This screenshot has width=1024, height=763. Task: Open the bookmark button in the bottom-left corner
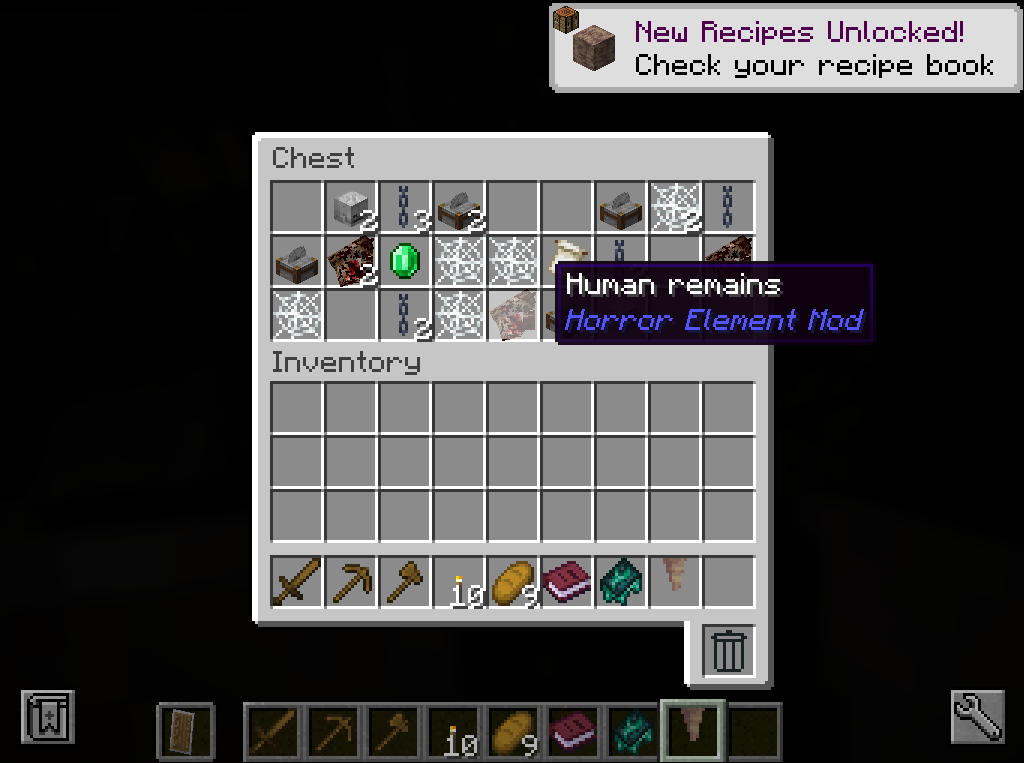click(46, 716)
